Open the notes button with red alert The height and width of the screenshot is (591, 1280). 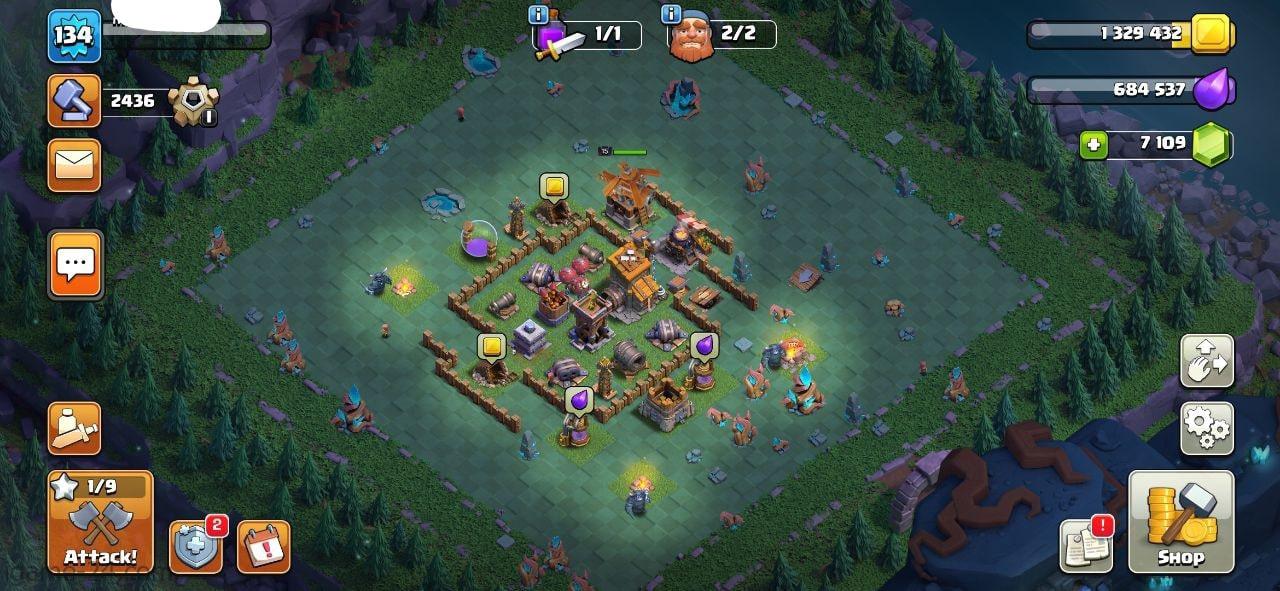pos(1086,546)
